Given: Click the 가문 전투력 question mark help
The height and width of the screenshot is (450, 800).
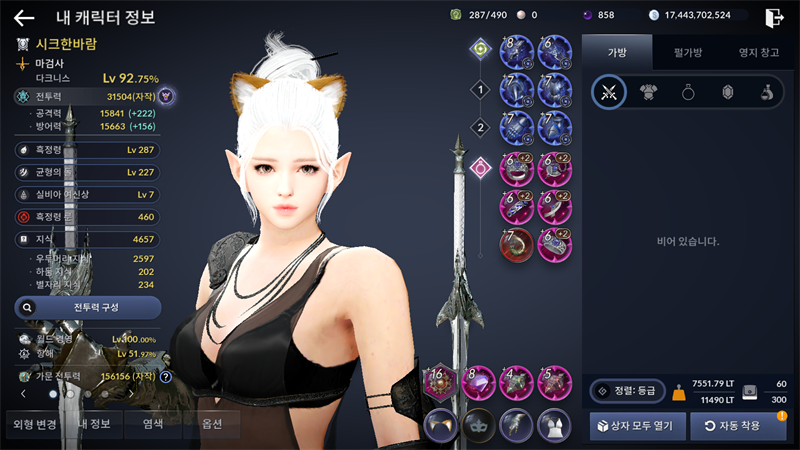Looking at the screenshot, I should (x=166, y=377).
